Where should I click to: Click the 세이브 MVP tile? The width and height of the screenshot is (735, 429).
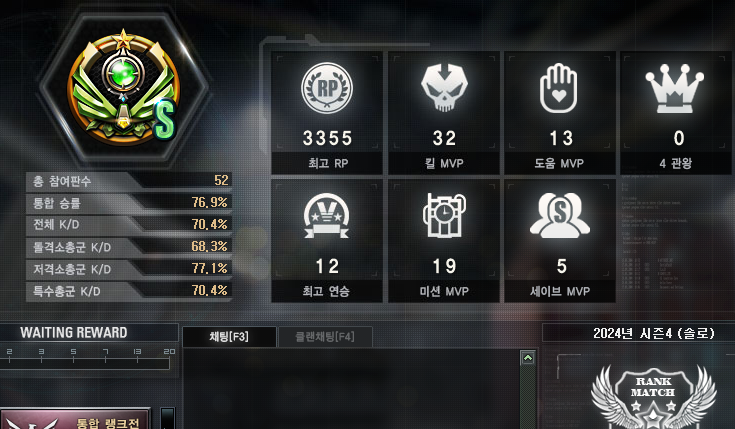(x=560, y=241)
